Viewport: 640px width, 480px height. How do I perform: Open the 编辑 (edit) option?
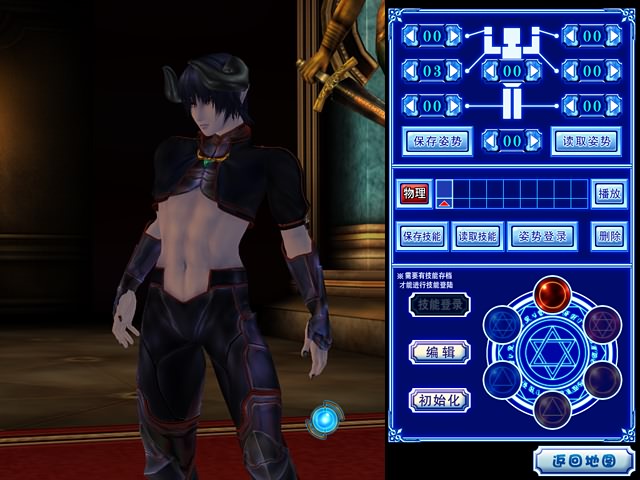click(439, 351)
